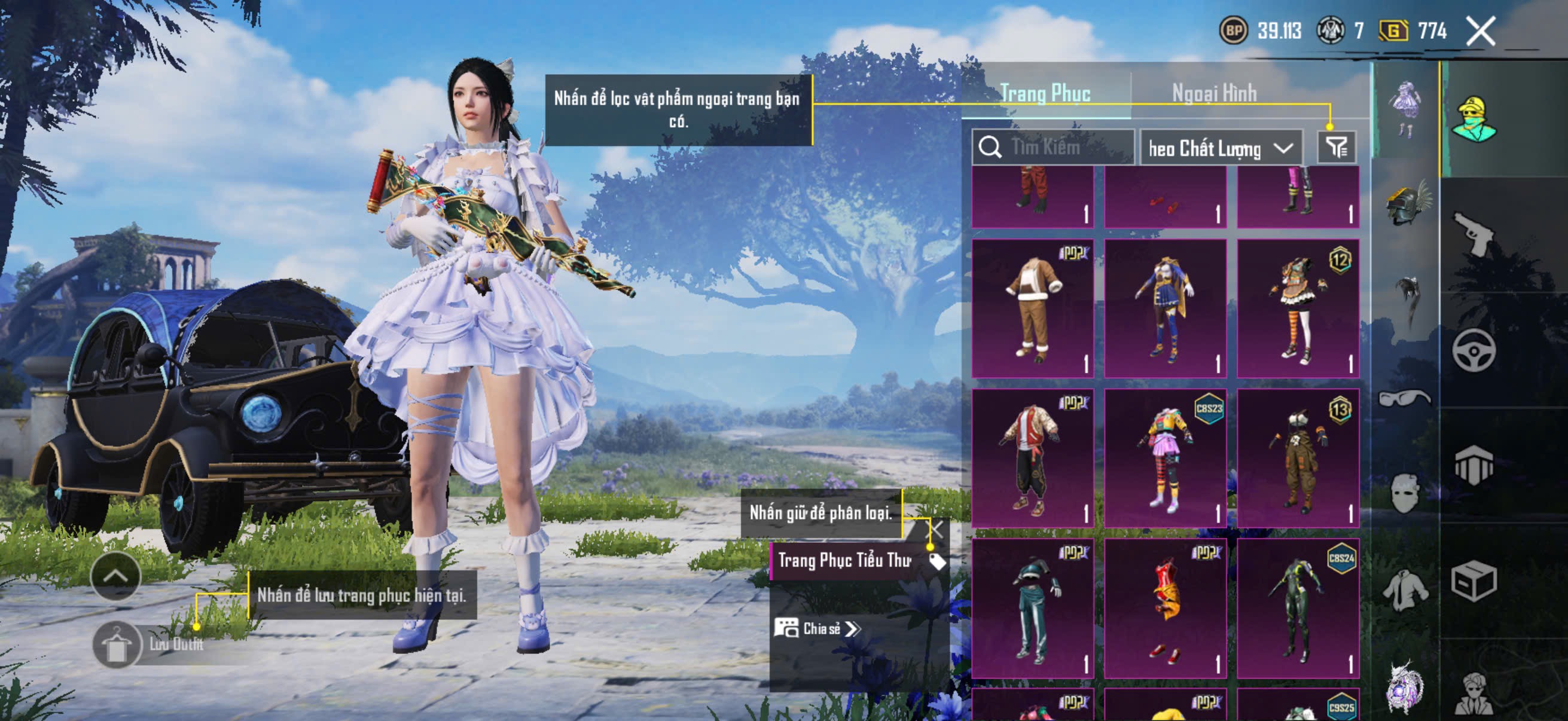Switch to the Ngoại Hình tab
The height and width of the screenshot is (721, 1568).
1214,93
